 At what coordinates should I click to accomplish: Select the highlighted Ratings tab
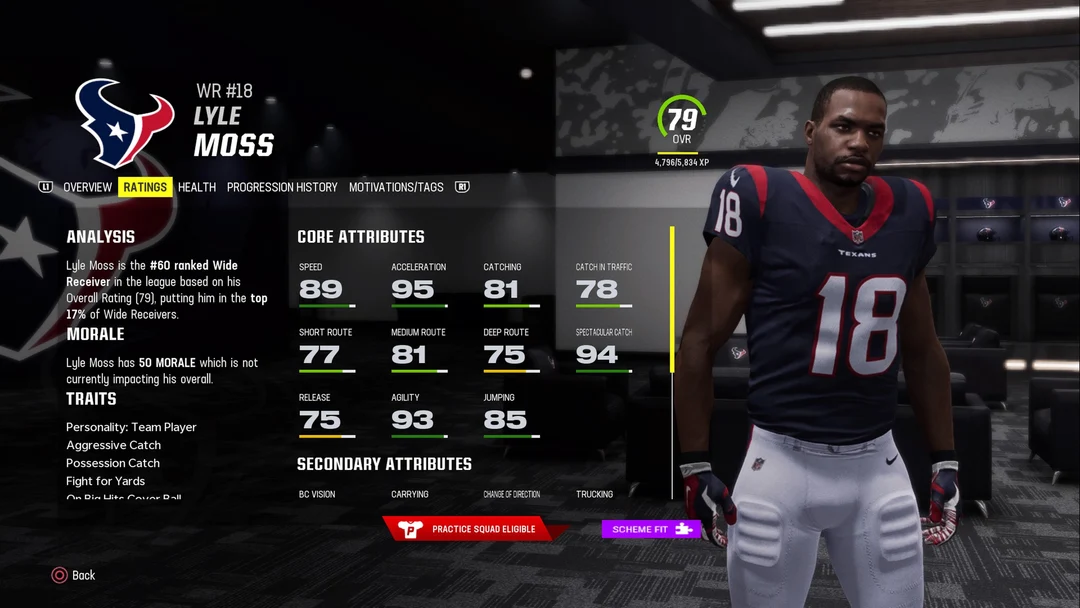pyautogui.click(x=145, y=187)
